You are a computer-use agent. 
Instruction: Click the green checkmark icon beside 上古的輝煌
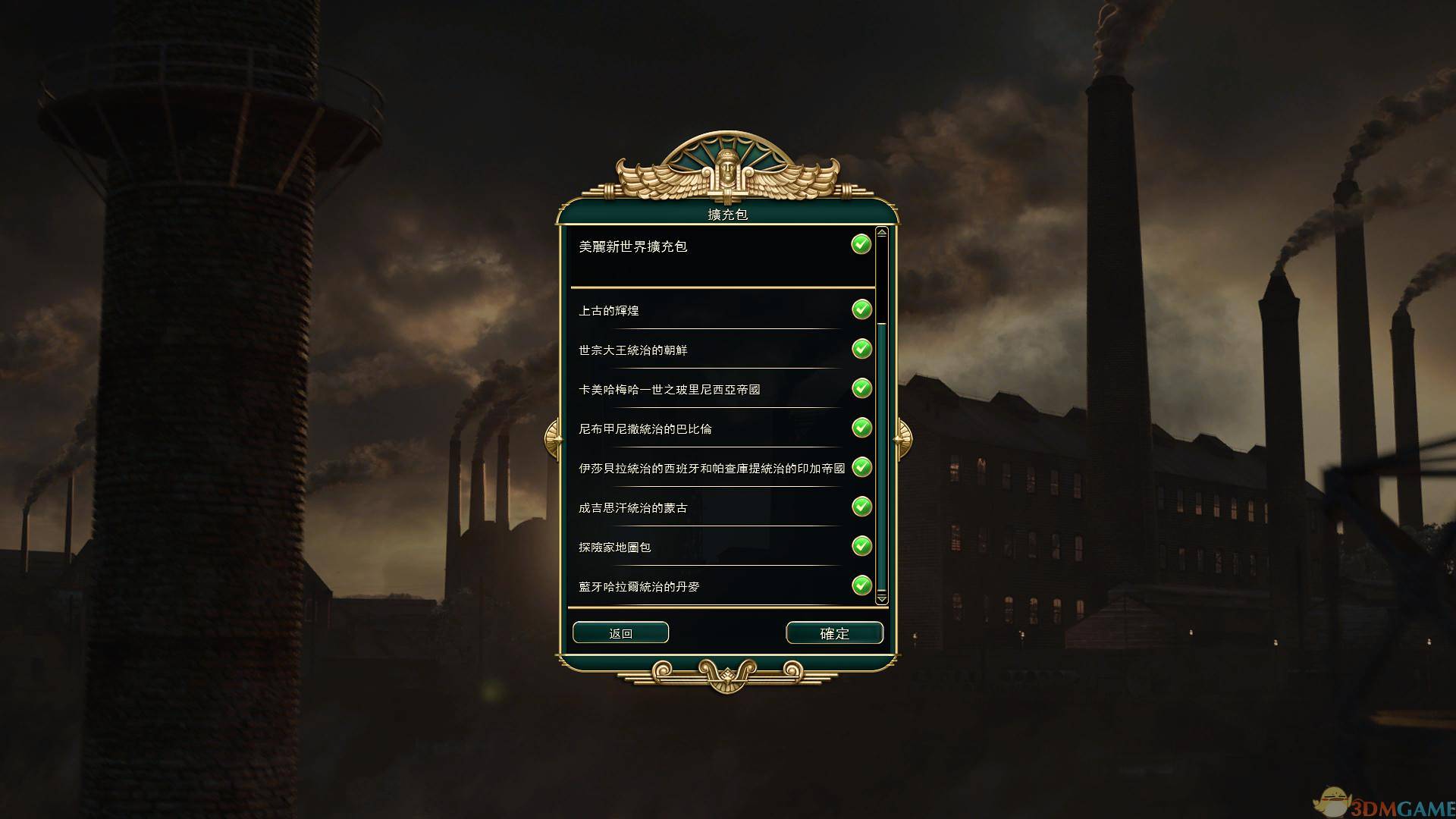[861, 309]
